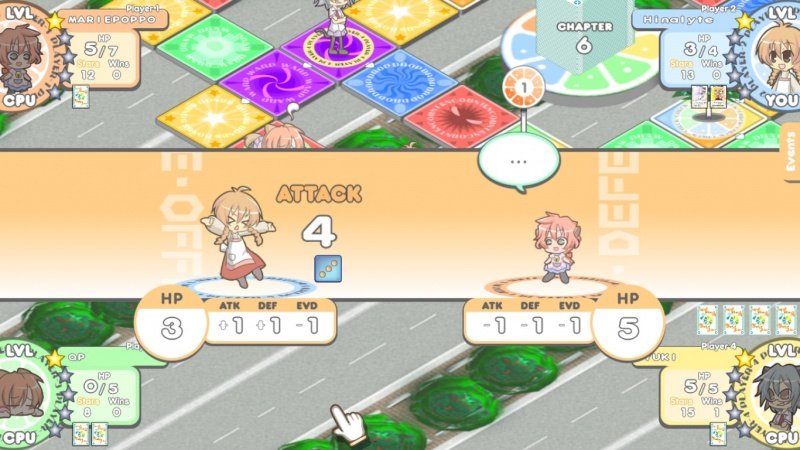Click the face-down card under MARIEPOPPO's panel
The width and height of the screenshot is (800, 450).
click(x=80, y=95)
